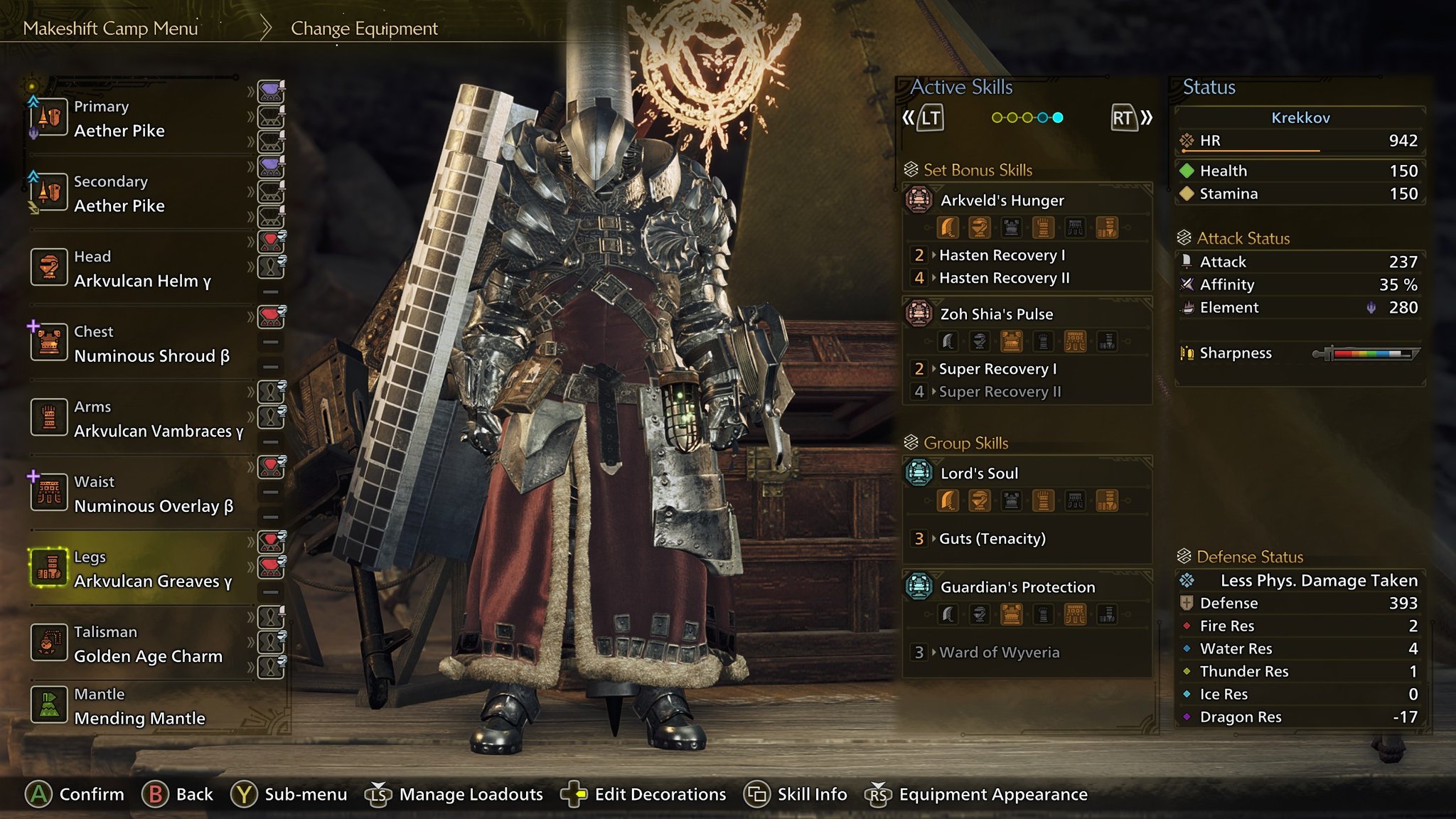1456x819 pixels.
Task: Click Back in the bottom bar
Action: click(178, 794)
